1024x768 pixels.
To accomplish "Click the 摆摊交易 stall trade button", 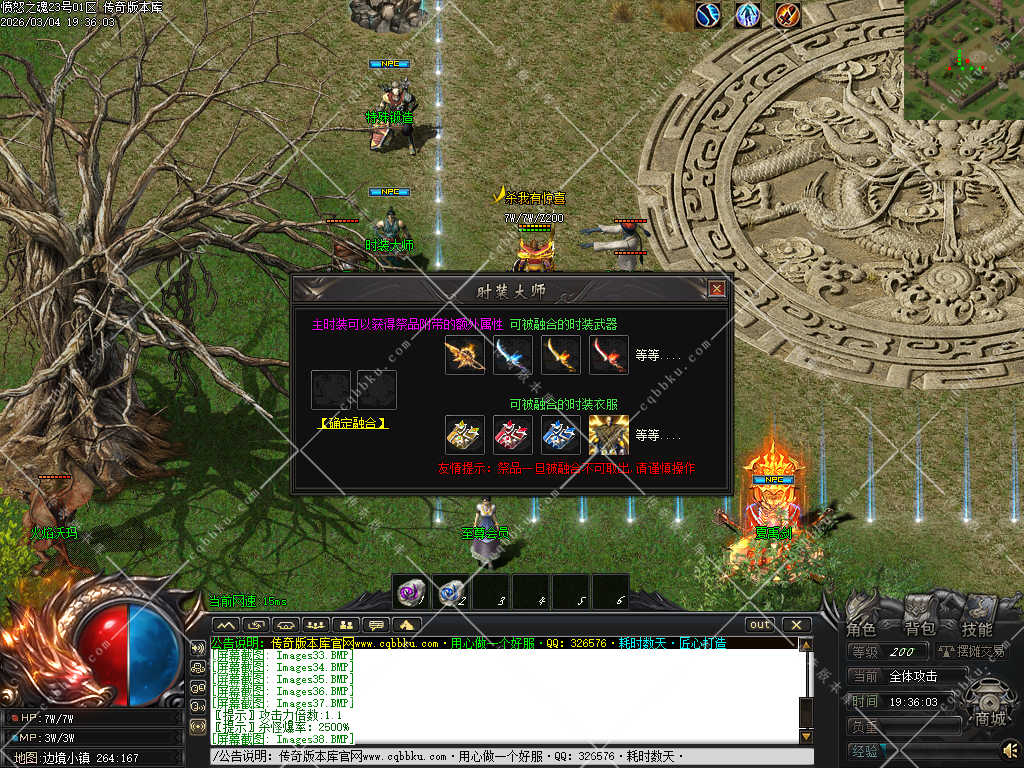I will click(x=970, y=652).
